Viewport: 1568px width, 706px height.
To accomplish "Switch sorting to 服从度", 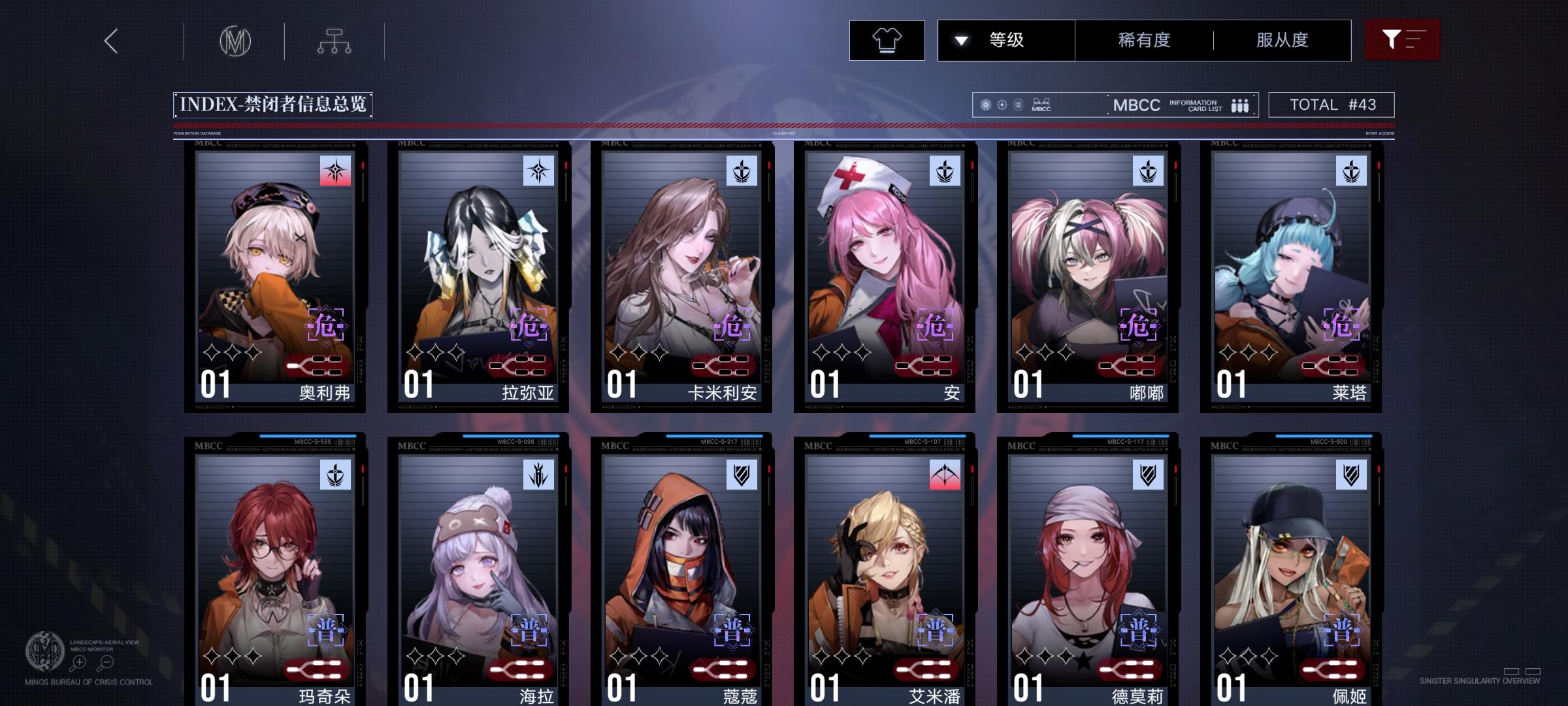I will [x=1281, y=40].
